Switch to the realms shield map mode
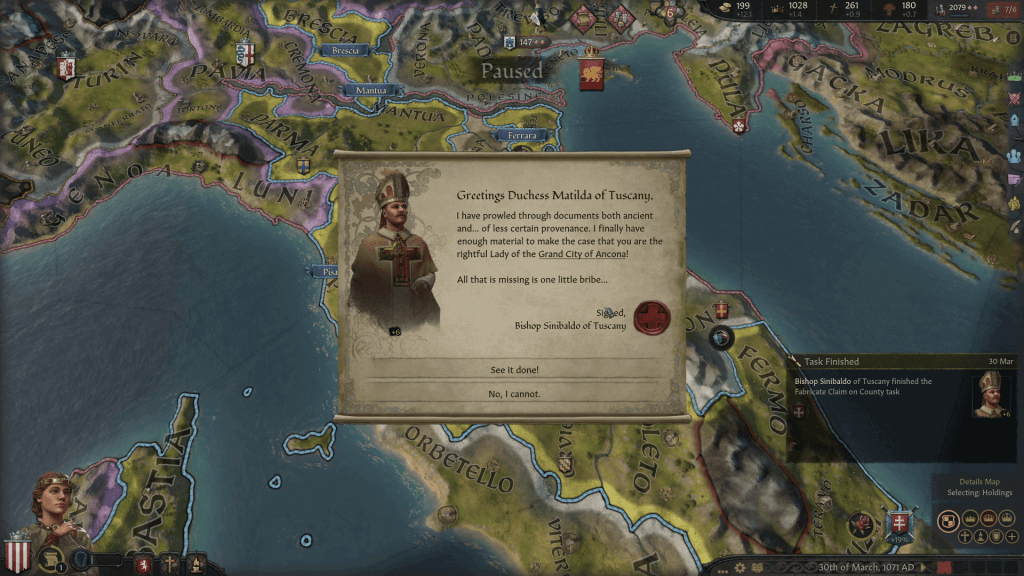 pyautogui.click(x=949, y=520)
